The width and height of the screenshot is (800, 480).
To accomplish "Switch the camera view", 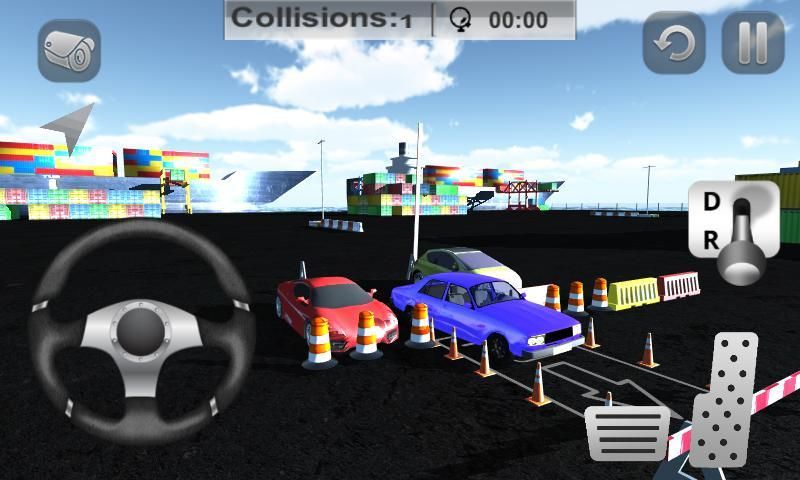I will pos(69,50).
